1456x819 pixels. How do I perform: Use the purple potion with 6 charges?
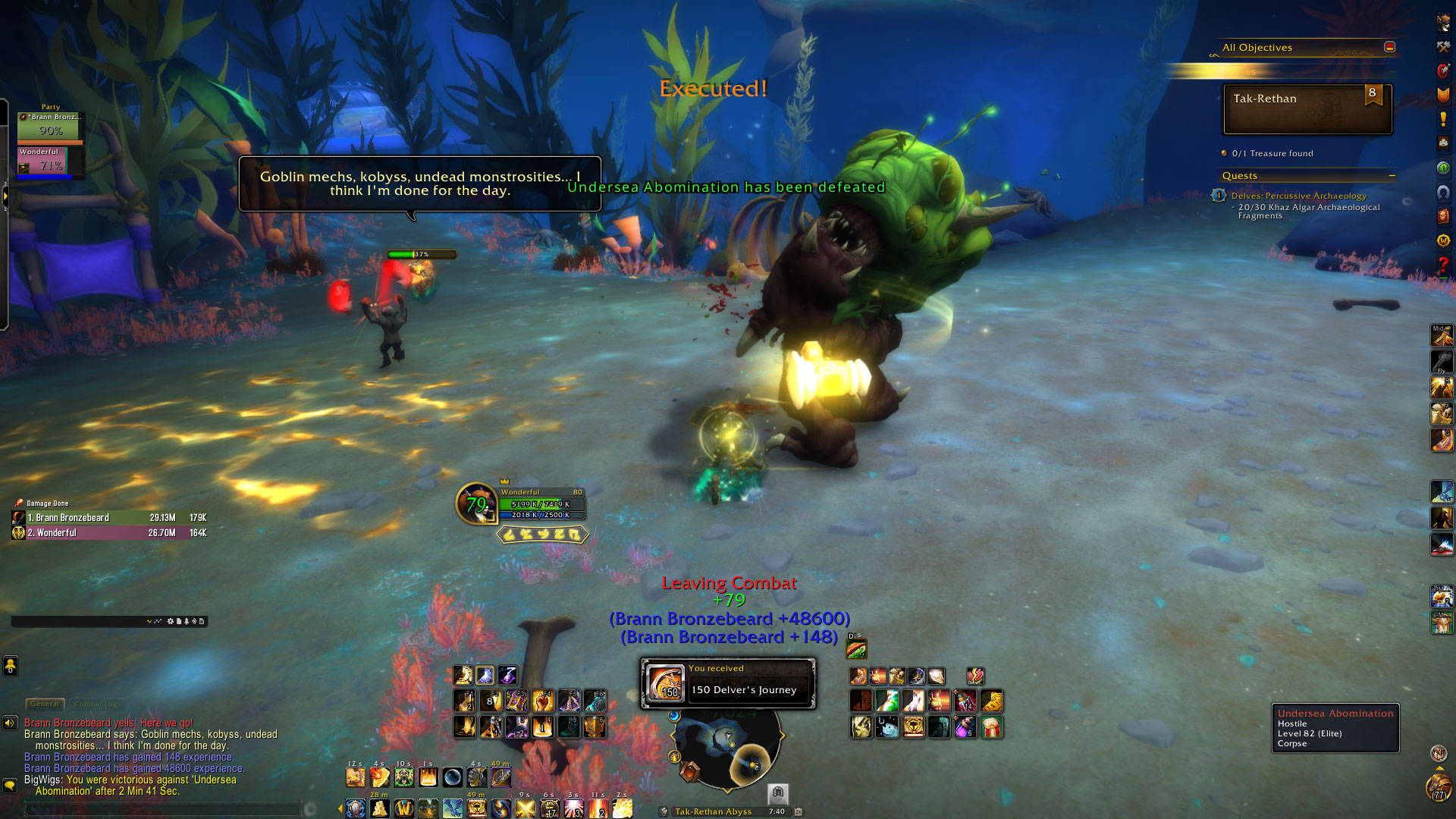pyautogui.click(x=965, y=727)
